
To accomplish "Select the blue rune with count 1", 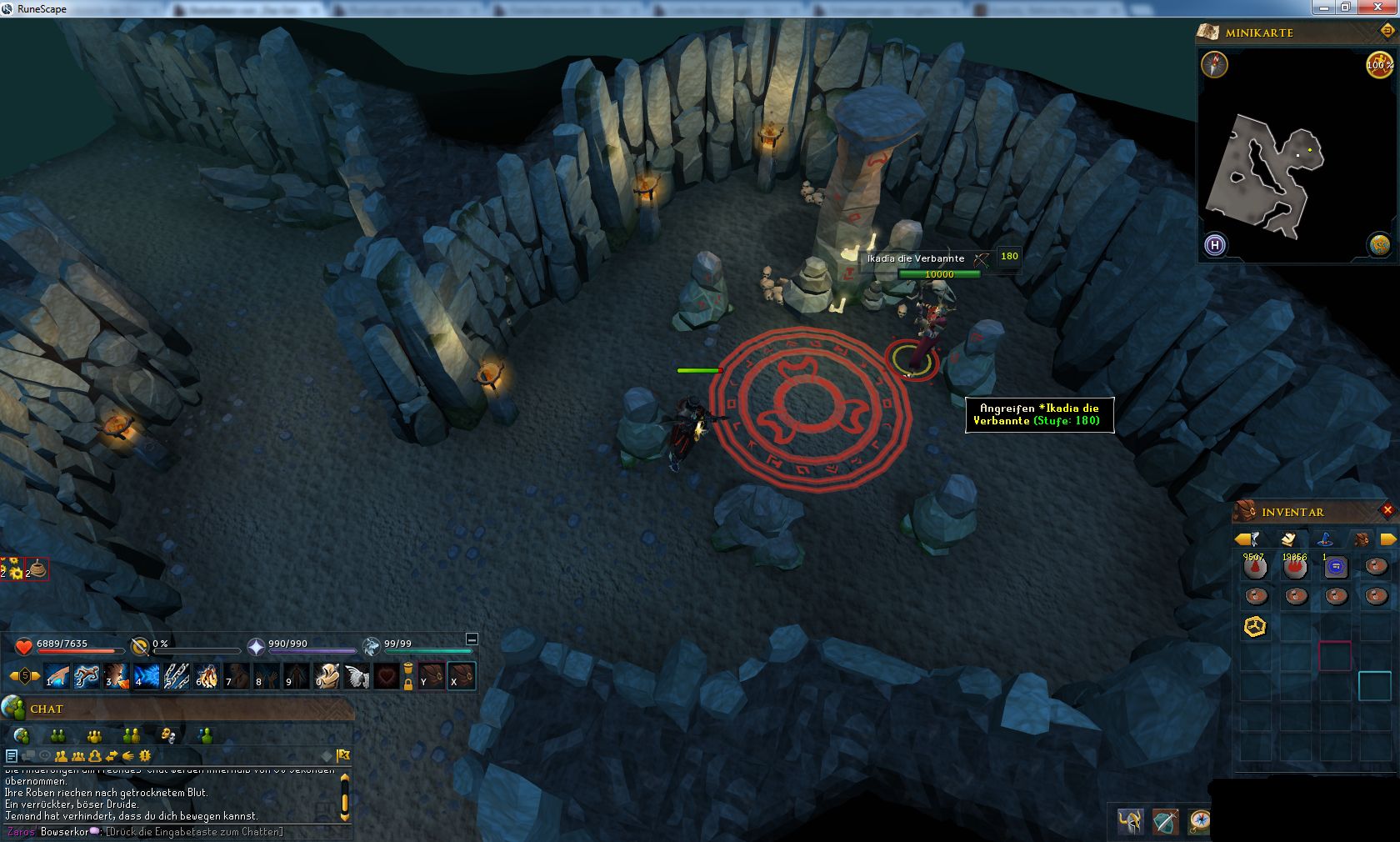I will [1335, 568].
